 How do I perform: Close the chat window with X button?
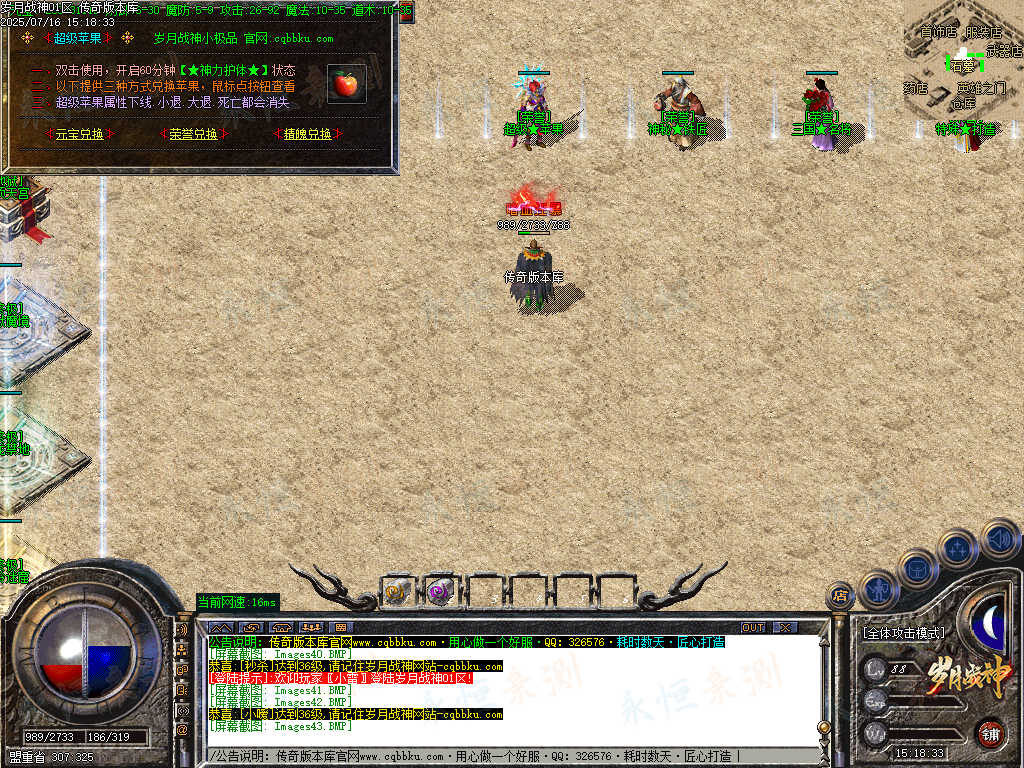click(x=786, y=628)
